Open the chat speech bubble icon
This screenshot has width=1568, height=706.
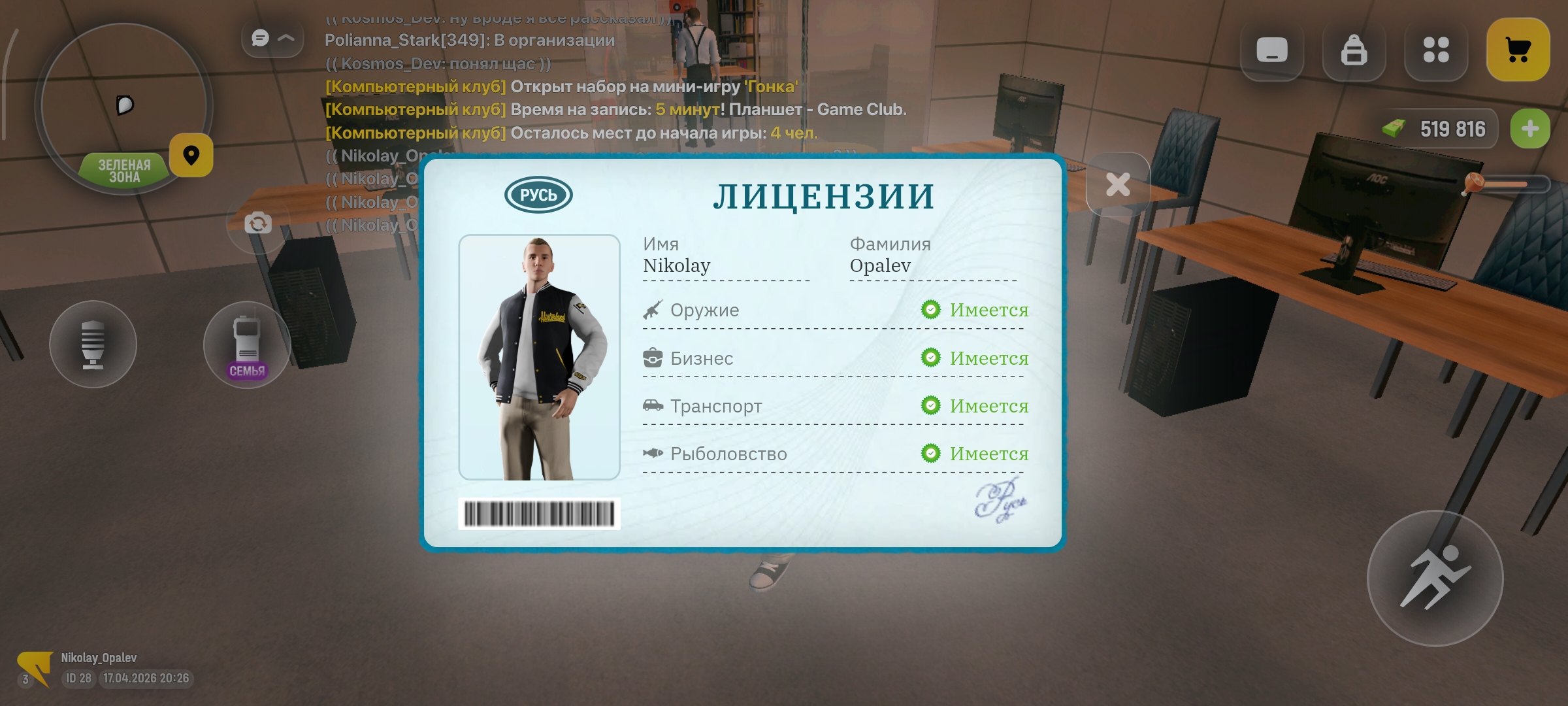pyautogui.click(x=260, y=38)
